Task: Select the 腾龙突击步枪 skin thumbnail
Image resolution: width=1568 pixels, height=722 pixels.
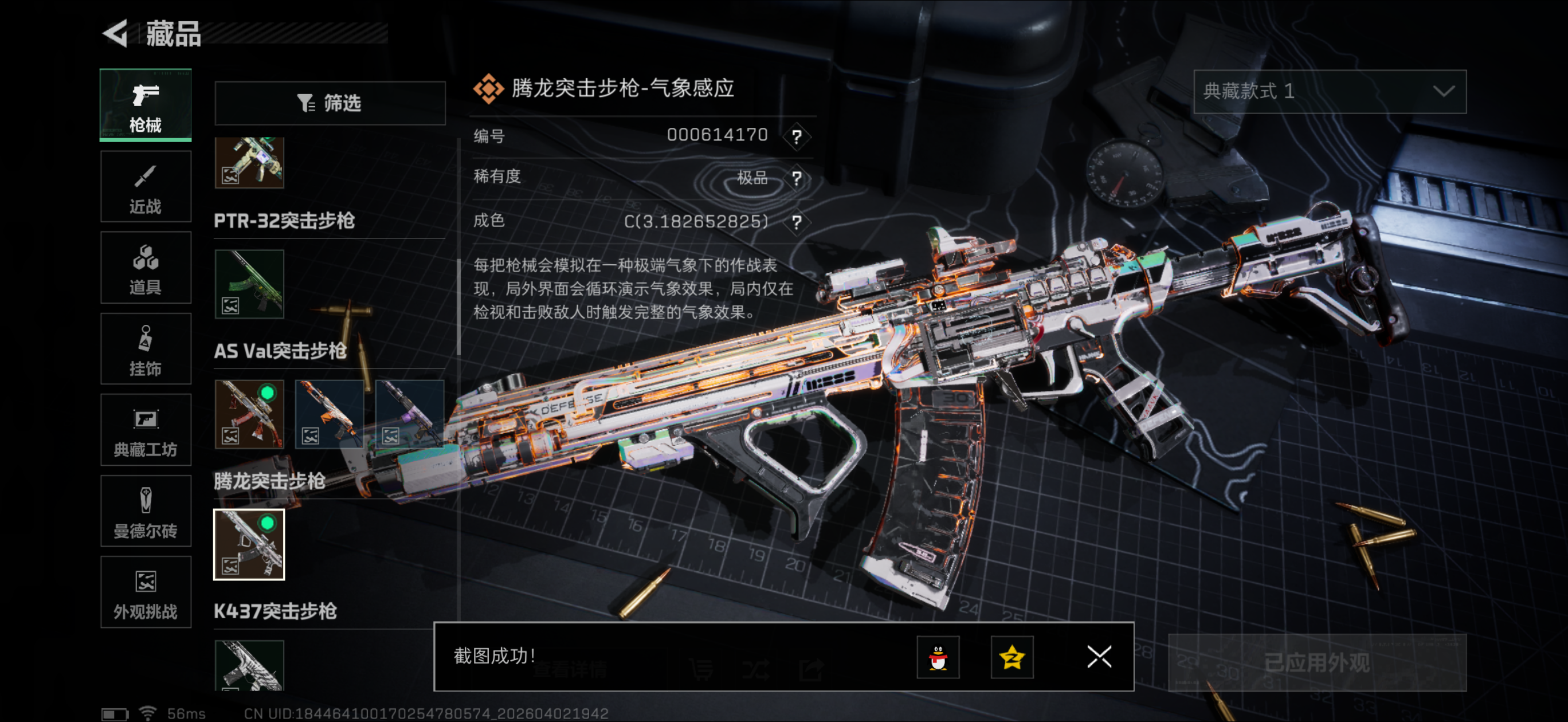Action: pos(249,545)
